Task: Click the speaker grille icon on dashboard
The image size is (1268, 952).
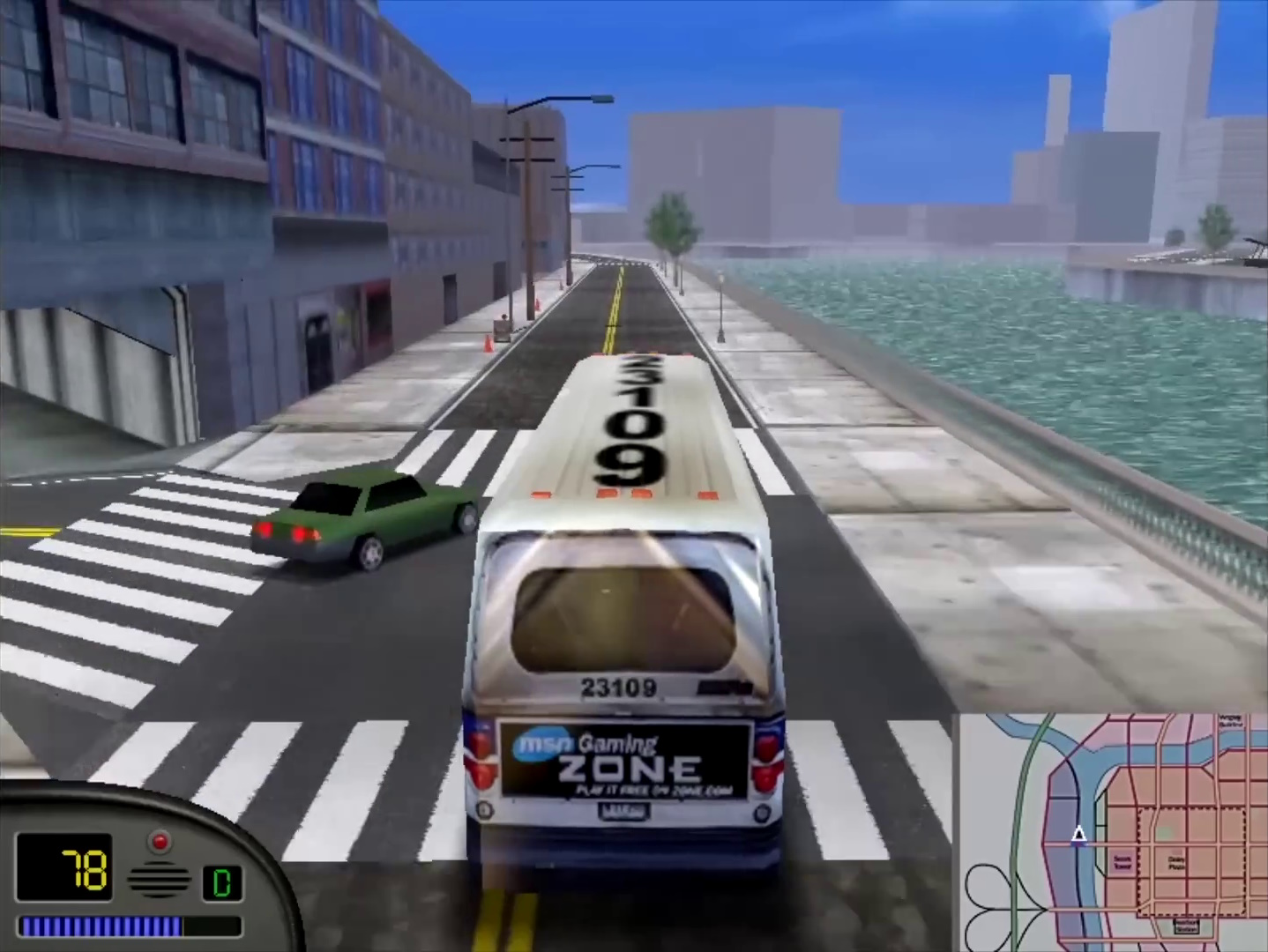Action: tap(159, 878)
